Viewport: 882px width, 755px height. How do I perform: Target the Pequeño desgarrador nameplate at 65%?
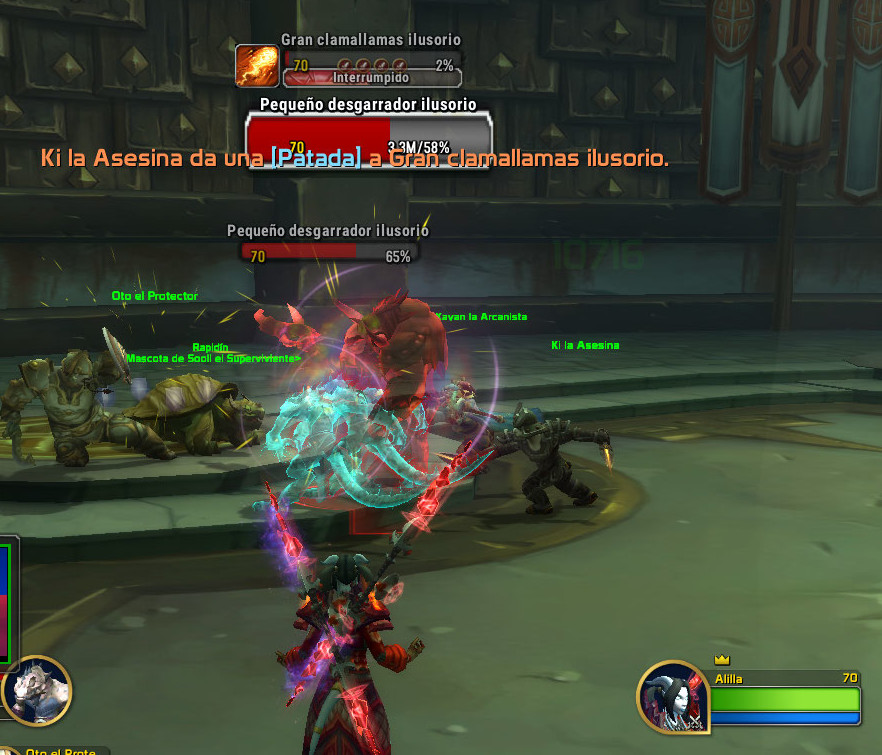[329, 255]
